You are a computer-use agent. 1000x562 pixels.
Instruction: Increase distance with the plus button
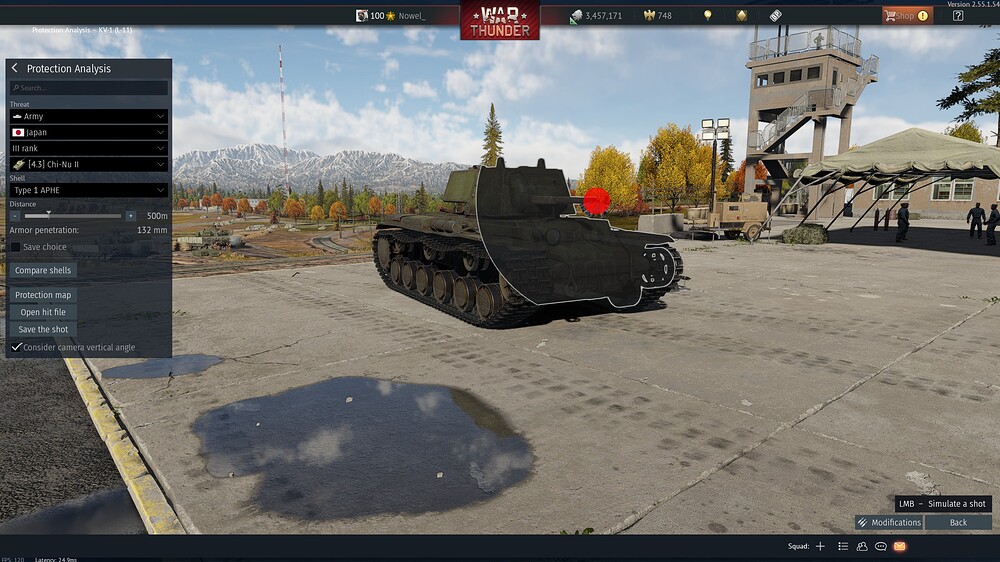tap(130, 215)
